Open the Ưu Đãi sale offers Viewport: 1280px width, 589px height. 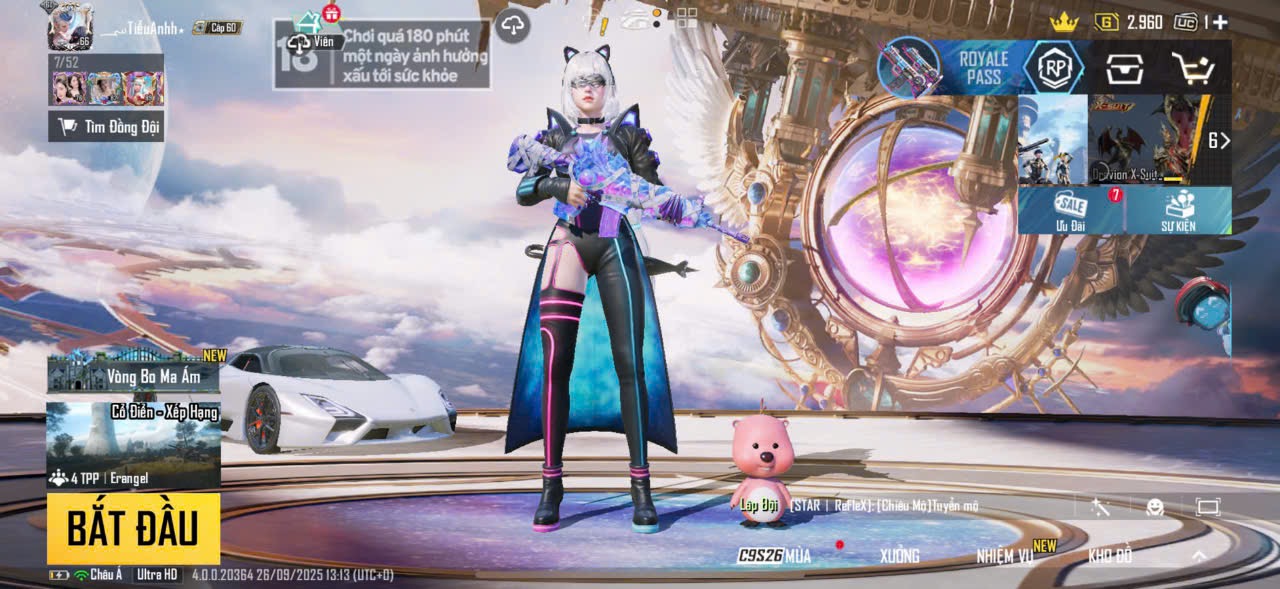tap(1069, 210)
